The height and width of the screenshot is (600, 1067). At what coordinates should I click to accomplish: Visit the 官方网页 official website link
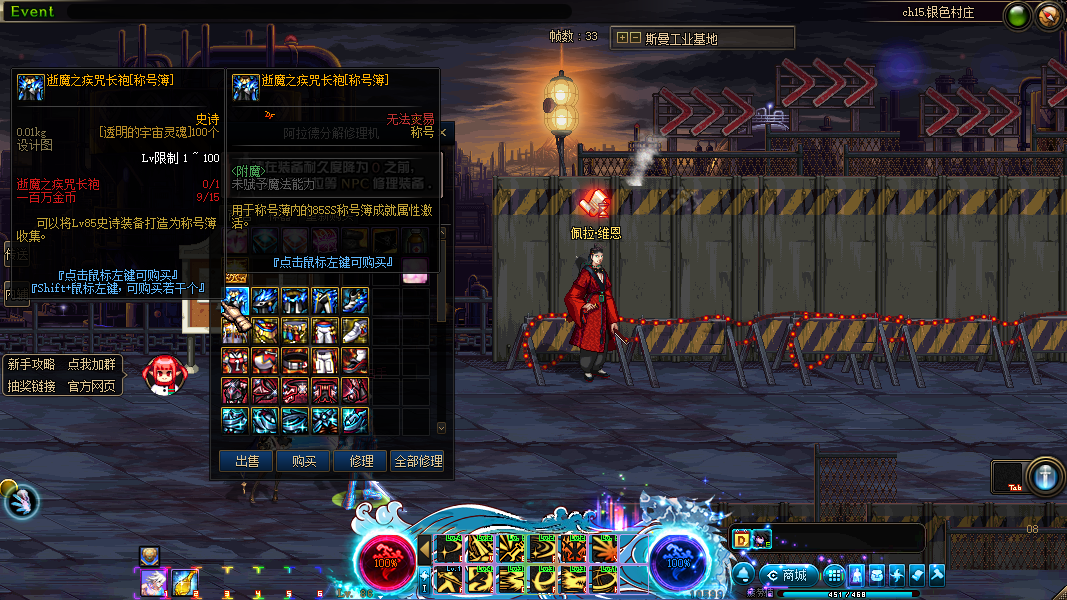(x=91, y=386)
